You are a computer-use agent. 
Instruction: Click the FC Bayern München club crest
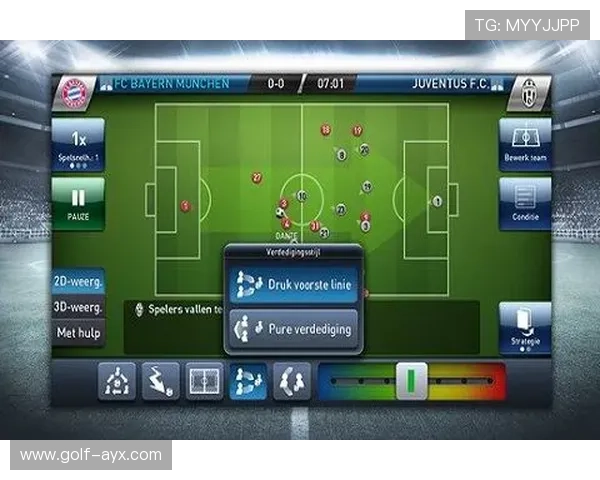[x=76, y=93]
